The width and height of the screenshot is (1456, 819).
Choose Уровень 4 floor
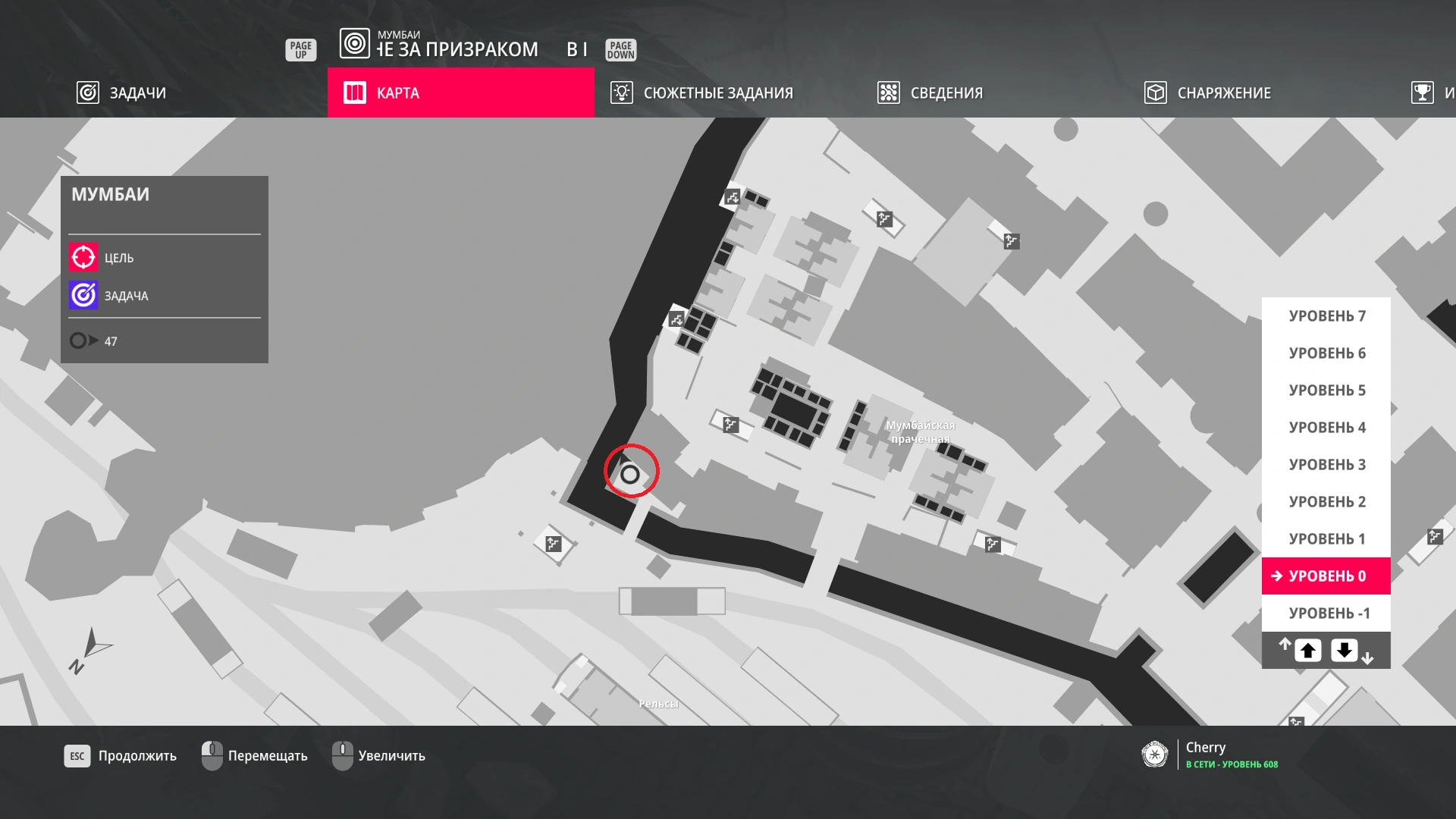pos(1326,428)
